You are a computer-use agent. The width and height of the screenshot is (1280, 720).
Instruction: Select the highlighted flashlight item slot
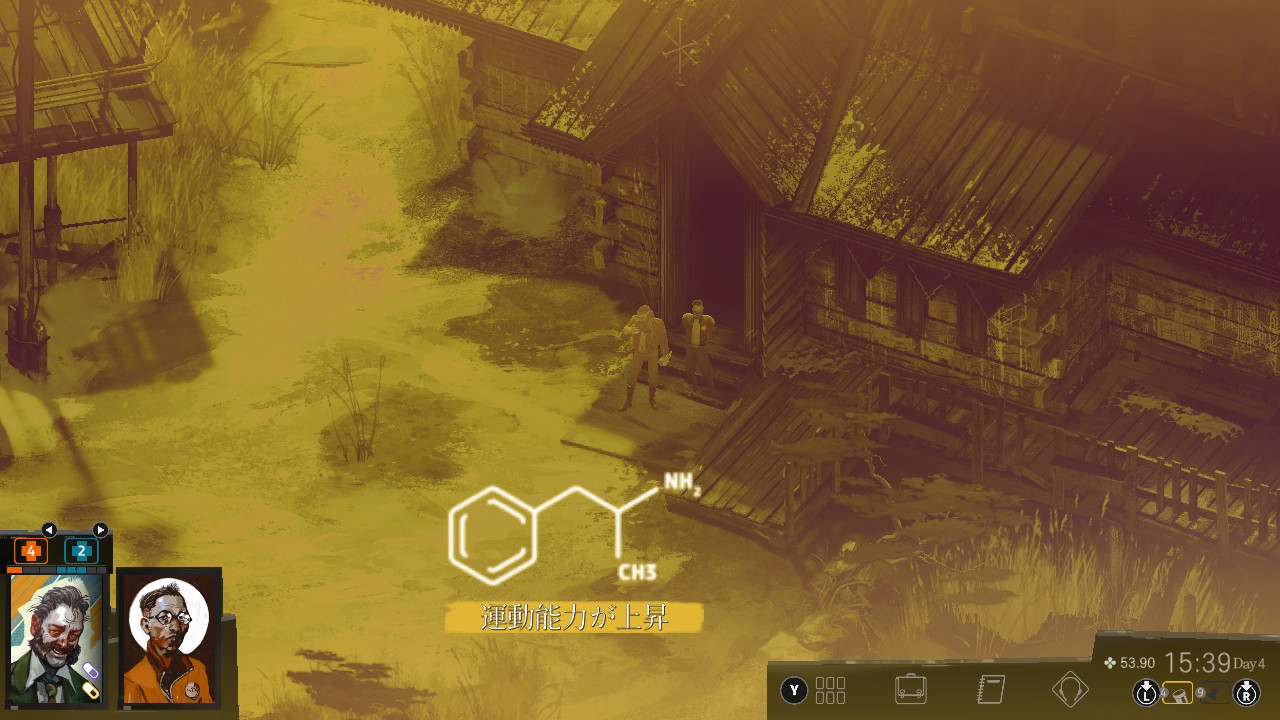point(1178,692)
